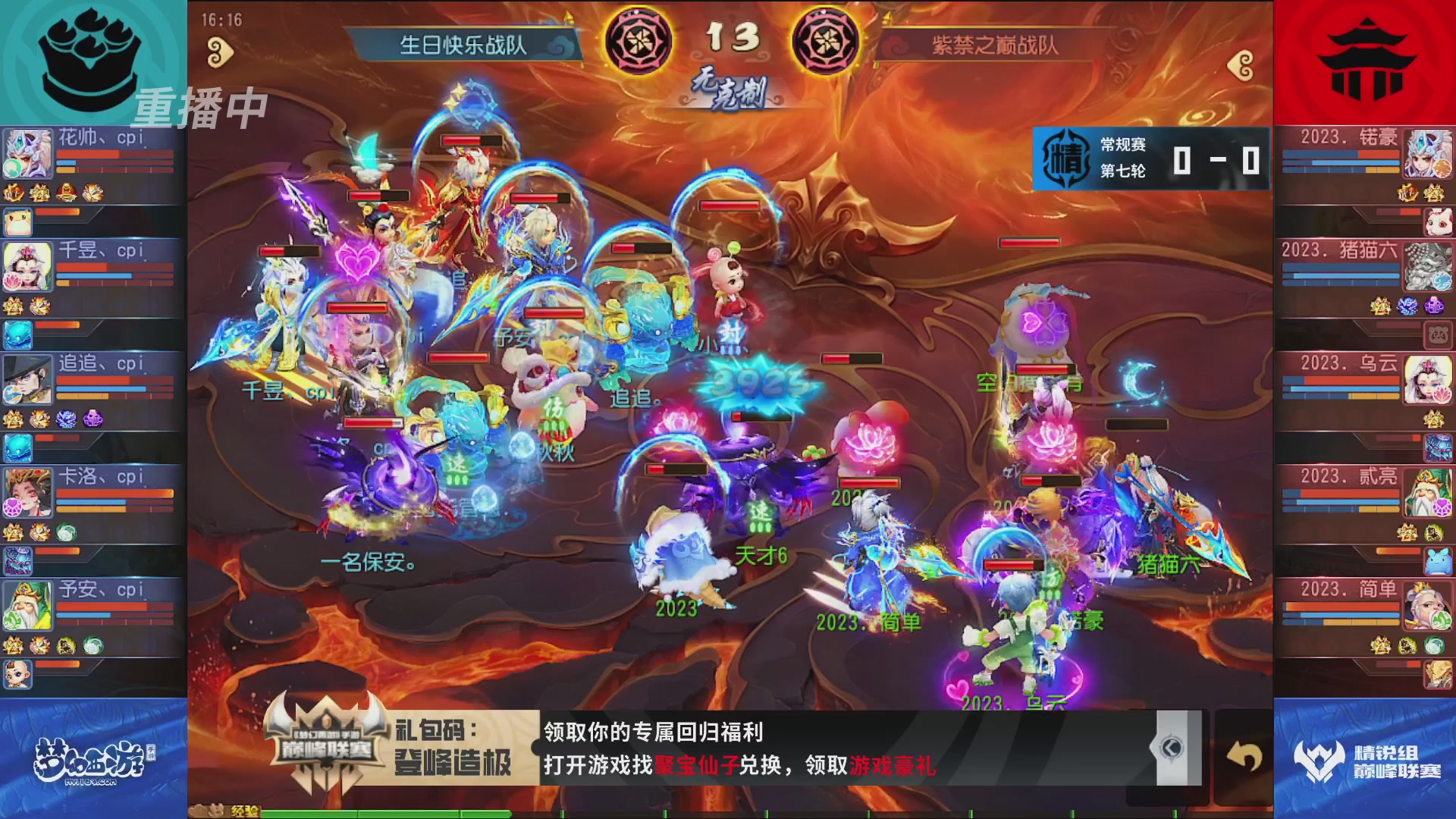This screenshot has height=819, width=1456.
Task: Select 2023.乌云's hero portrait
Action: tap(1429, 379)
